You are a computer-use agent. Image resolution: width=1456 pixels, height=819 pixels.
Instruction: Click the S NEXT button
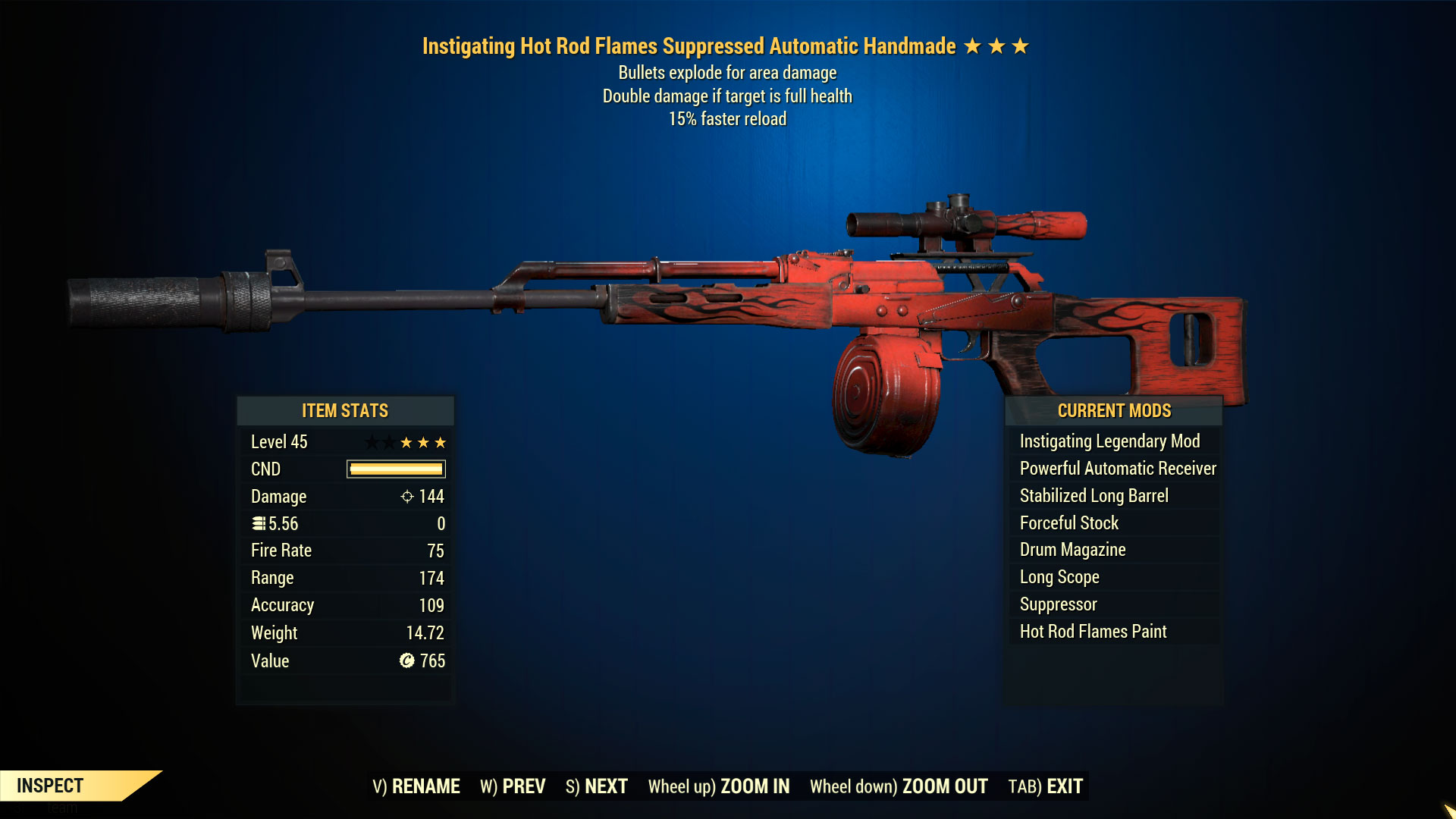597,786
